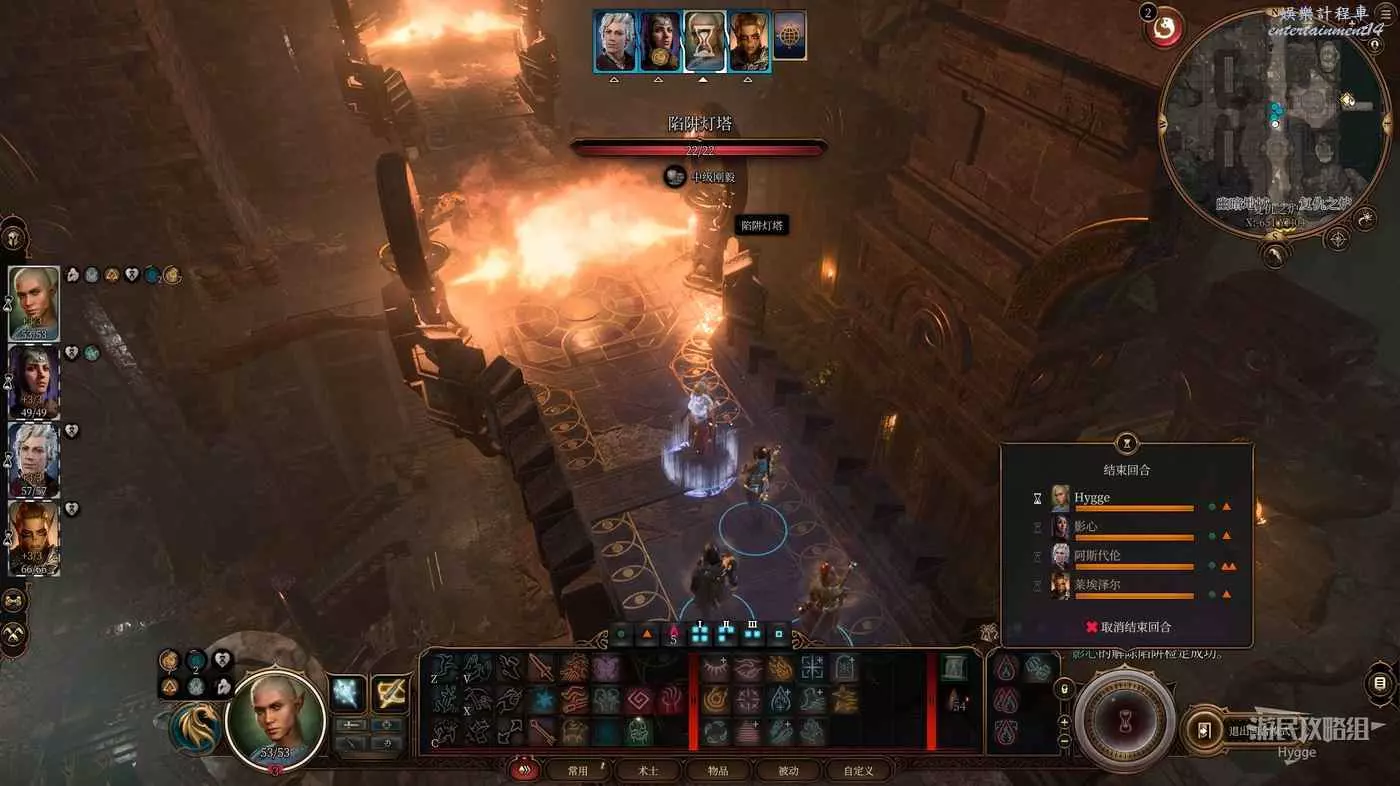The height and width of the screenshot is (786, 1400).
Task: Select Hygge's portrait in party list
Action: pos(34,303)
